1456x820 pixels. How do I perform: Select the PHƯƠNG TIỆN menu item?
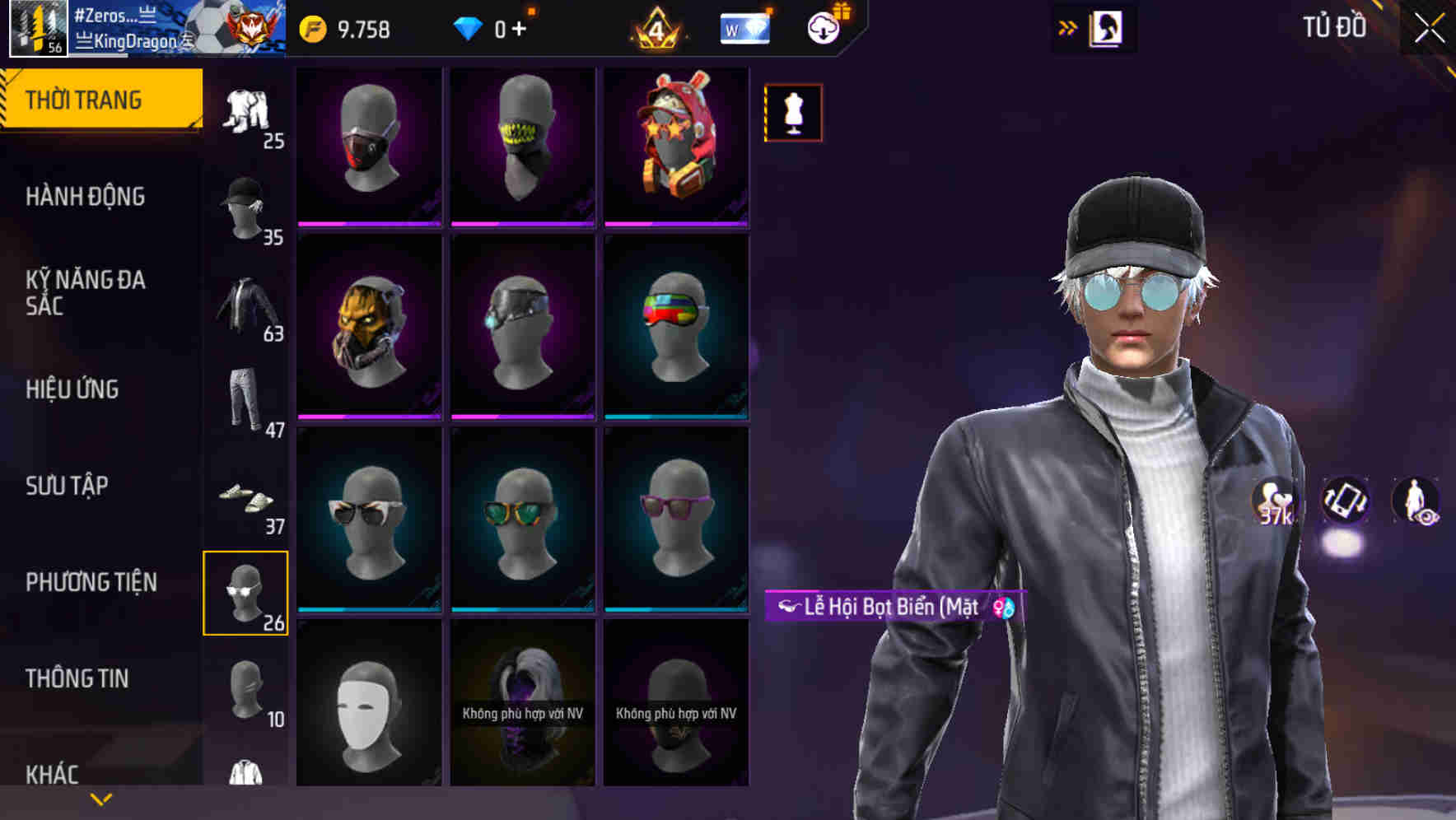pos(91,581)
